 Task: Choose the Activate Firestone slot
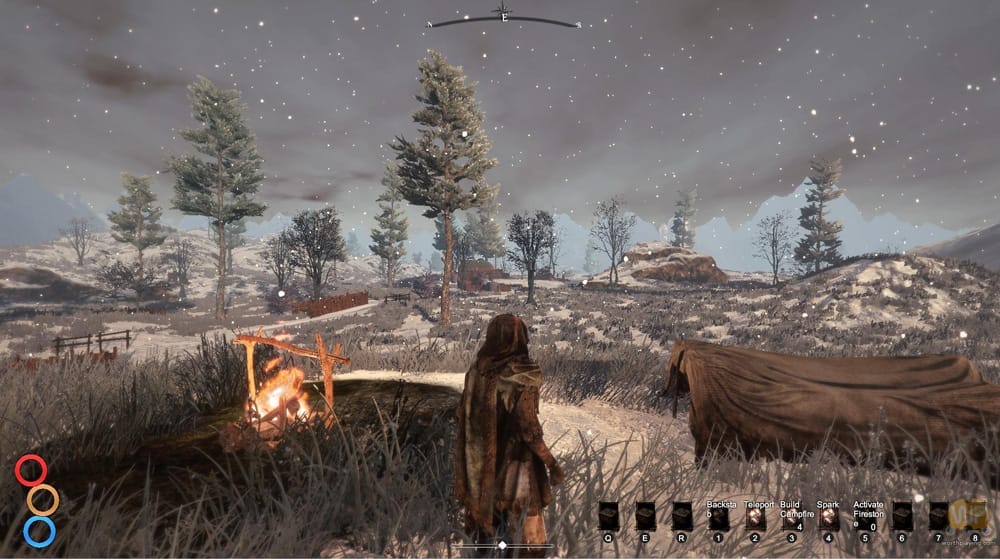tap(865, 517)
